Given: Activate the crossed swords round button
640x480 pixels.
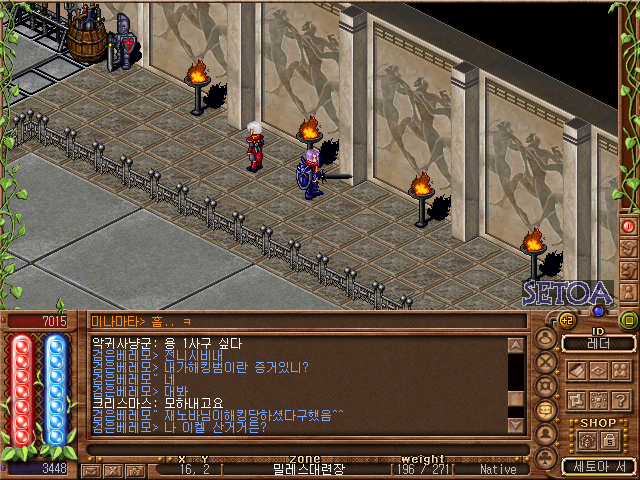Looking at the screenshot, I should click(x=546, y=362).
